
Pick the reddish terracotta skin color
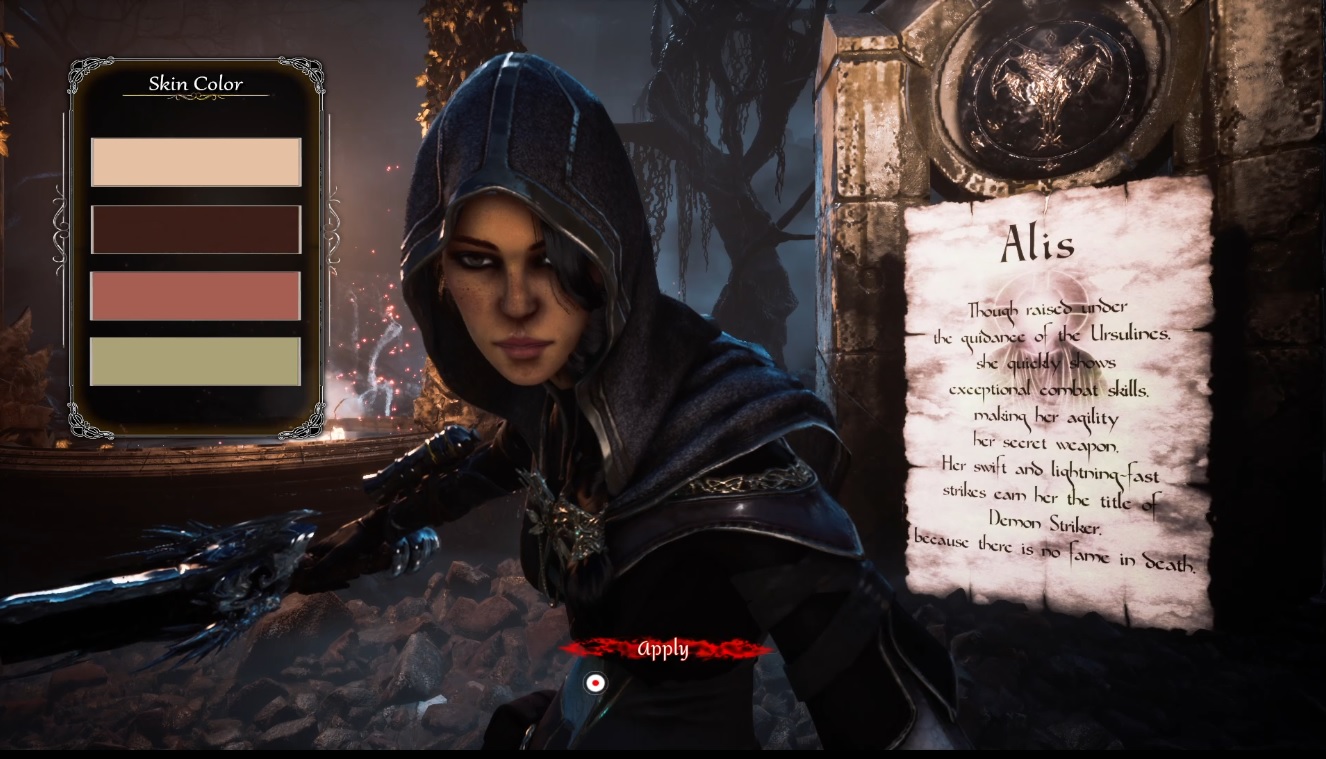tap(196, 296)
